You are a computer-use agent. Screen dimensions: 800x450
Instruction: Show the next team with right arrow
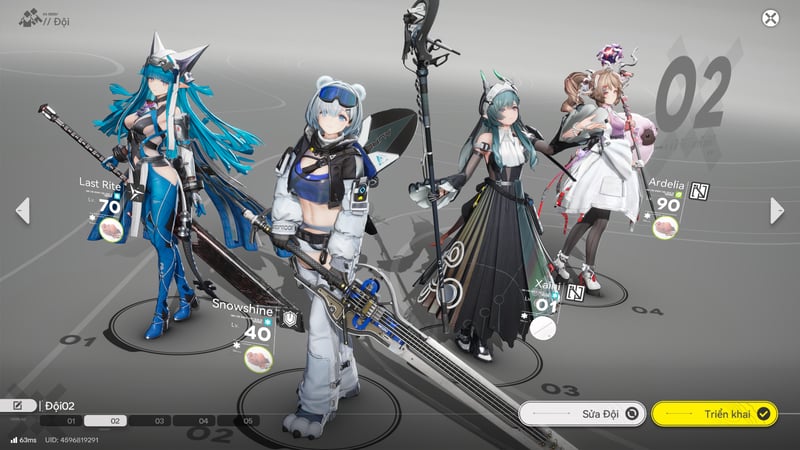tap(777, 210)
